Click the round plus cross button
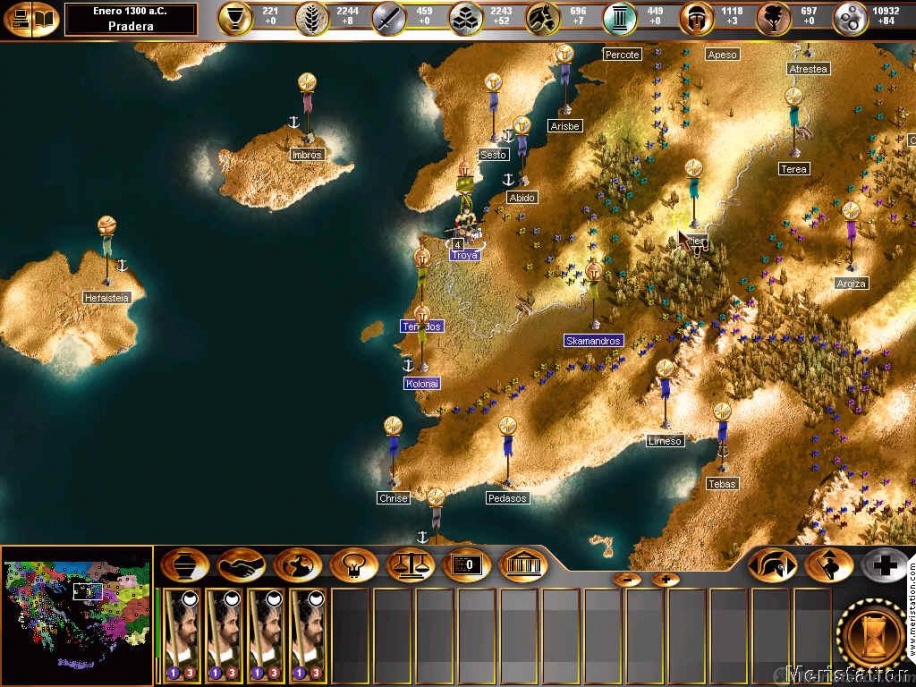Screen dimensions: 916x687 [x=886, y=565]
